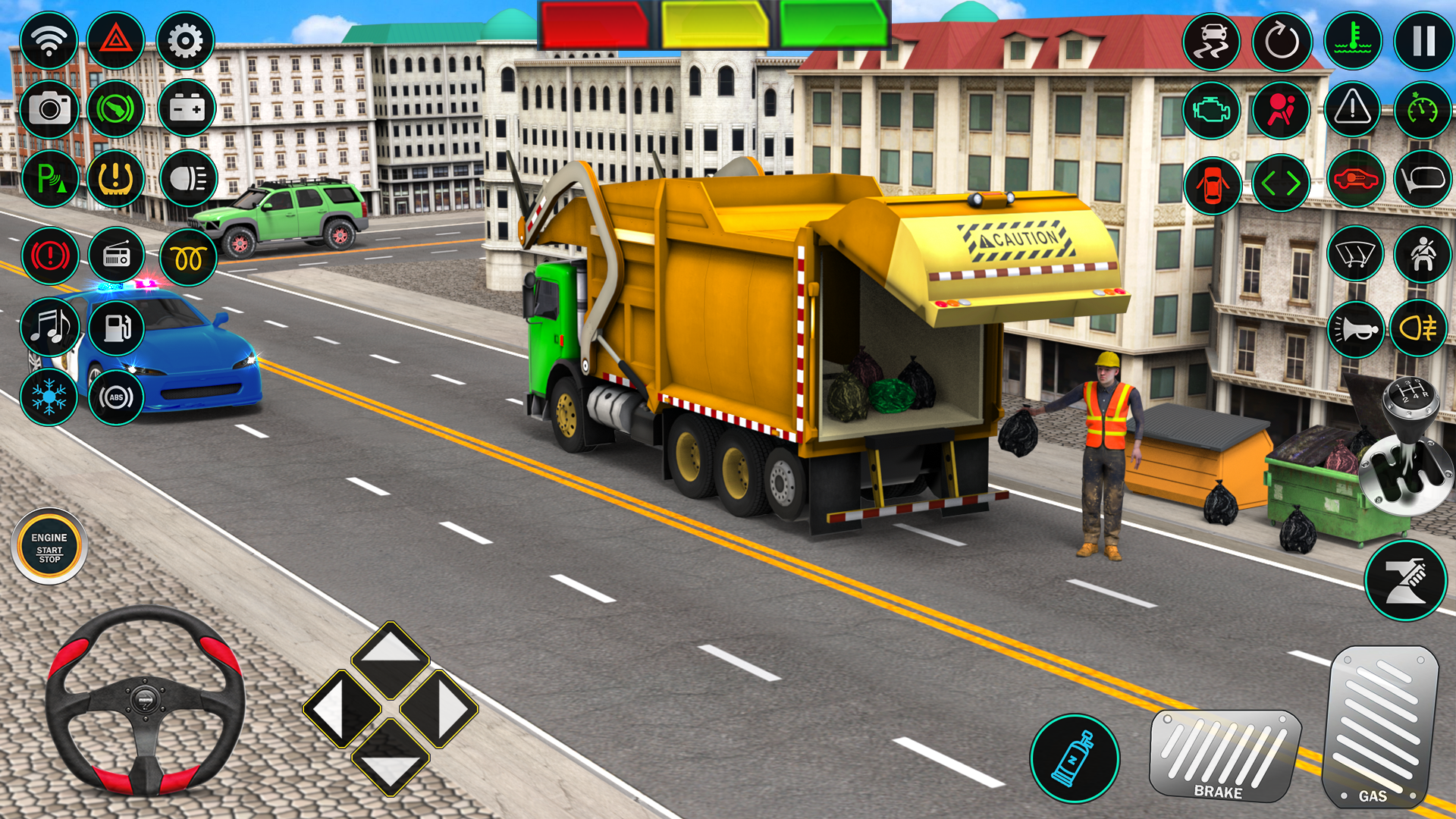Screen dimensions: 1456x819
Task: Take a photo with the camera icon
Action: point(49,110)
